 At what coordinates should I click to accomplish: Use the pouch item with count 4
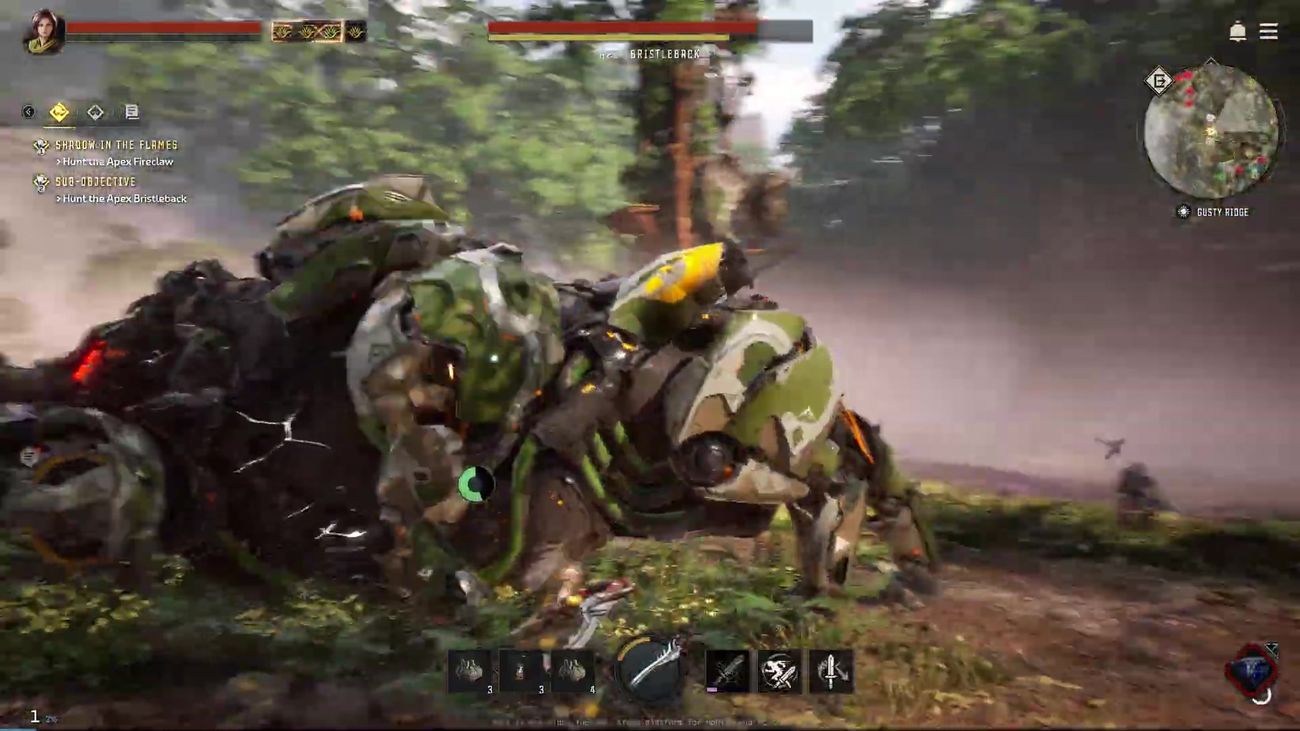pyautogui.click(x=573, y=670)
